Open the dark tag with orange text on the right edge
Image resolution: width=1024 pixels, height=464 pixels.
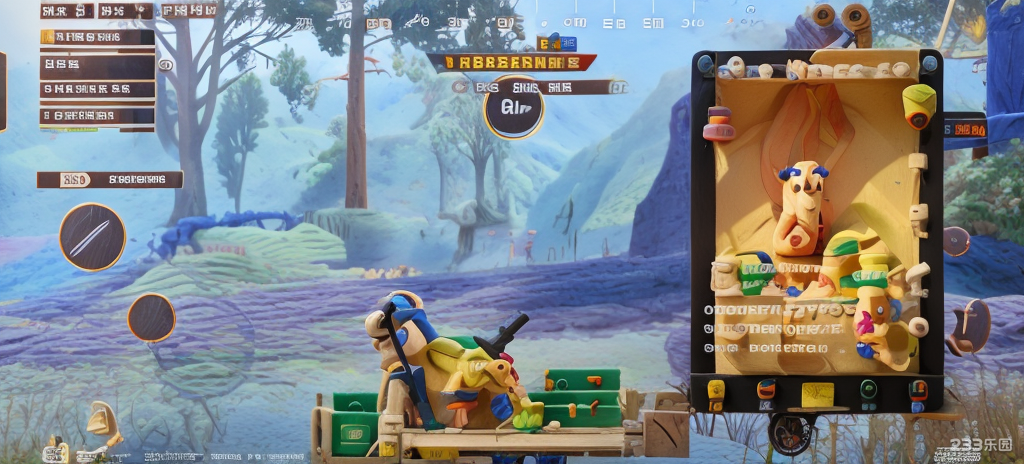click(966, 128)
